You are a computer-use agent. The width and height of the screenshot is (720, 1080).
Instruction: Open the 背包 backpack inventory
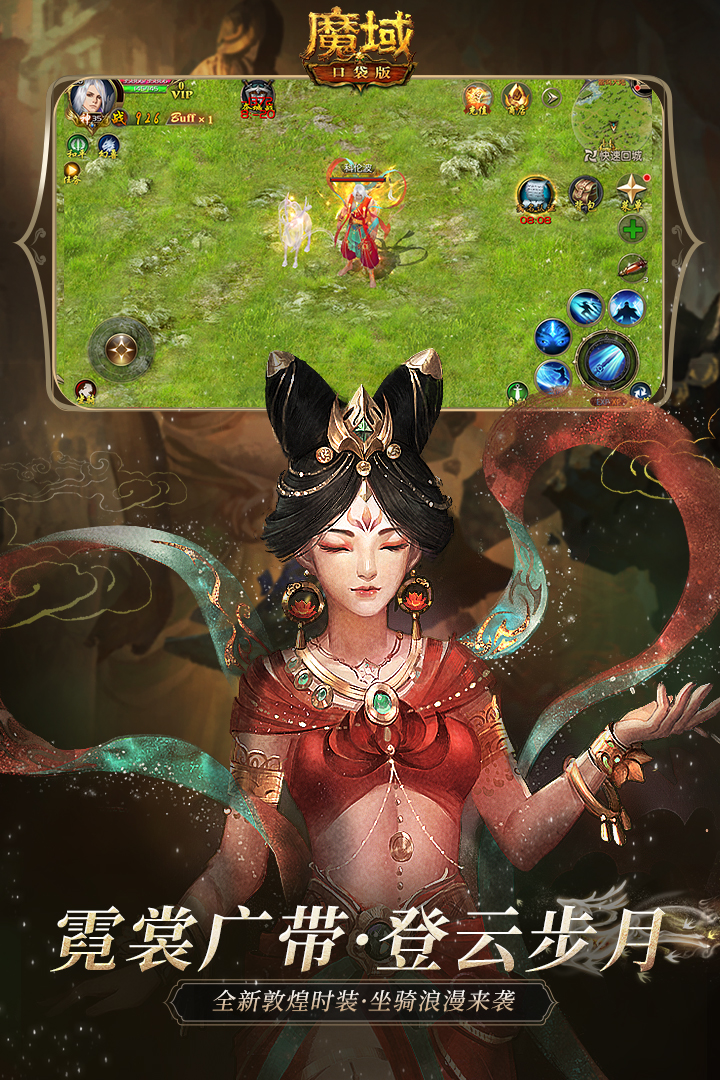pyautogui.click(x=585, y=192)
